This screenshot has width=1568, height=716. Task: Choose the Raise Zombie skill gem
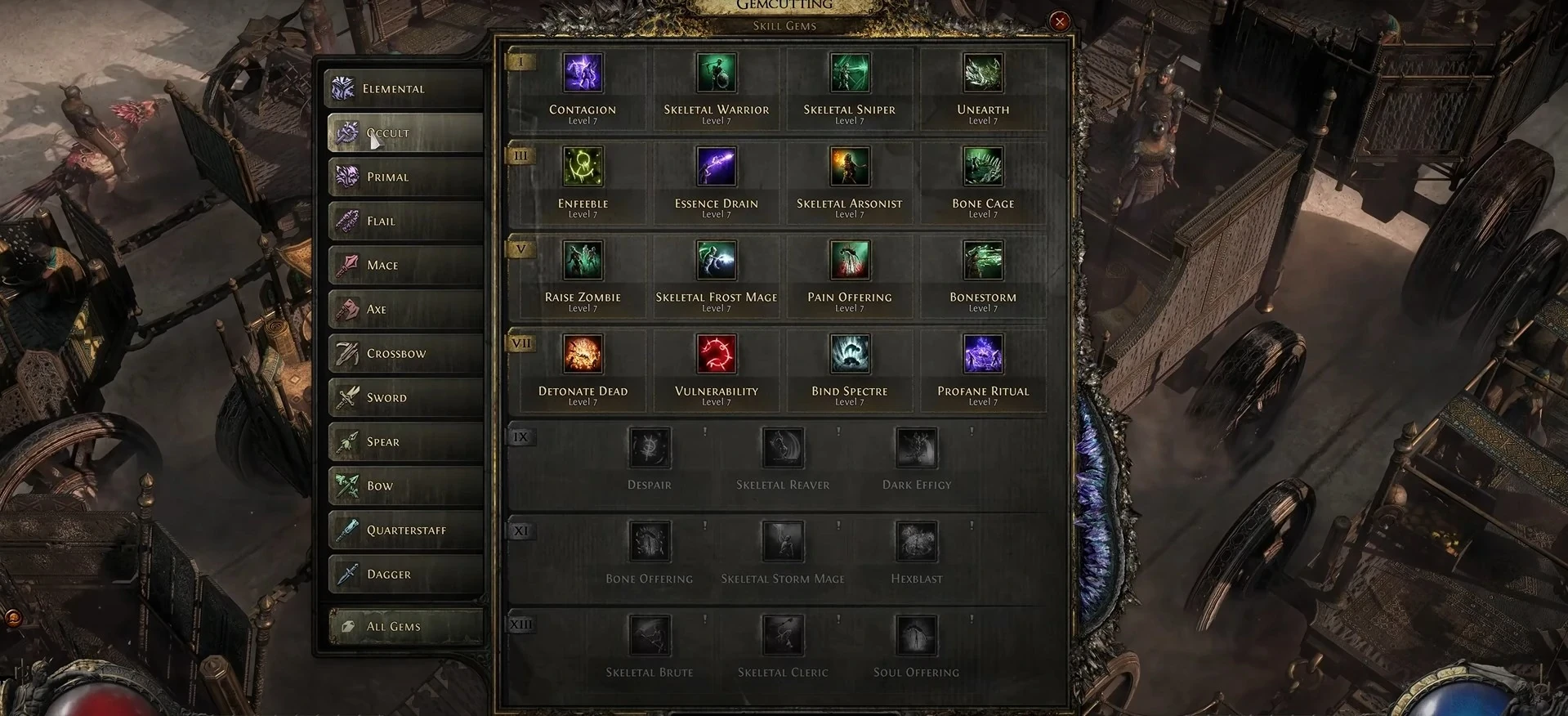tap(583, 261)
